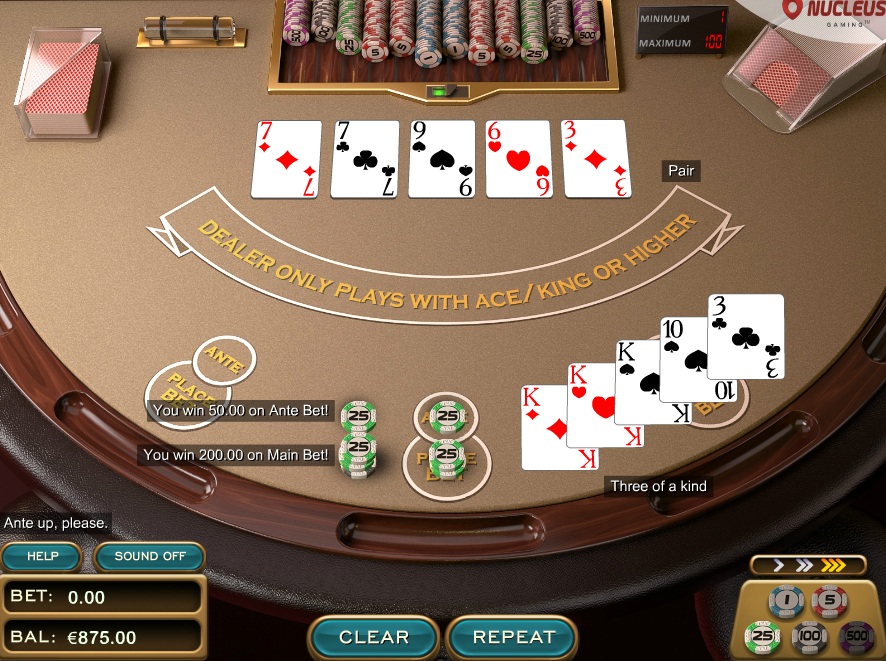Open the HELP panel
The height and width of the screenshot is (661, 886).
(43, 556)
